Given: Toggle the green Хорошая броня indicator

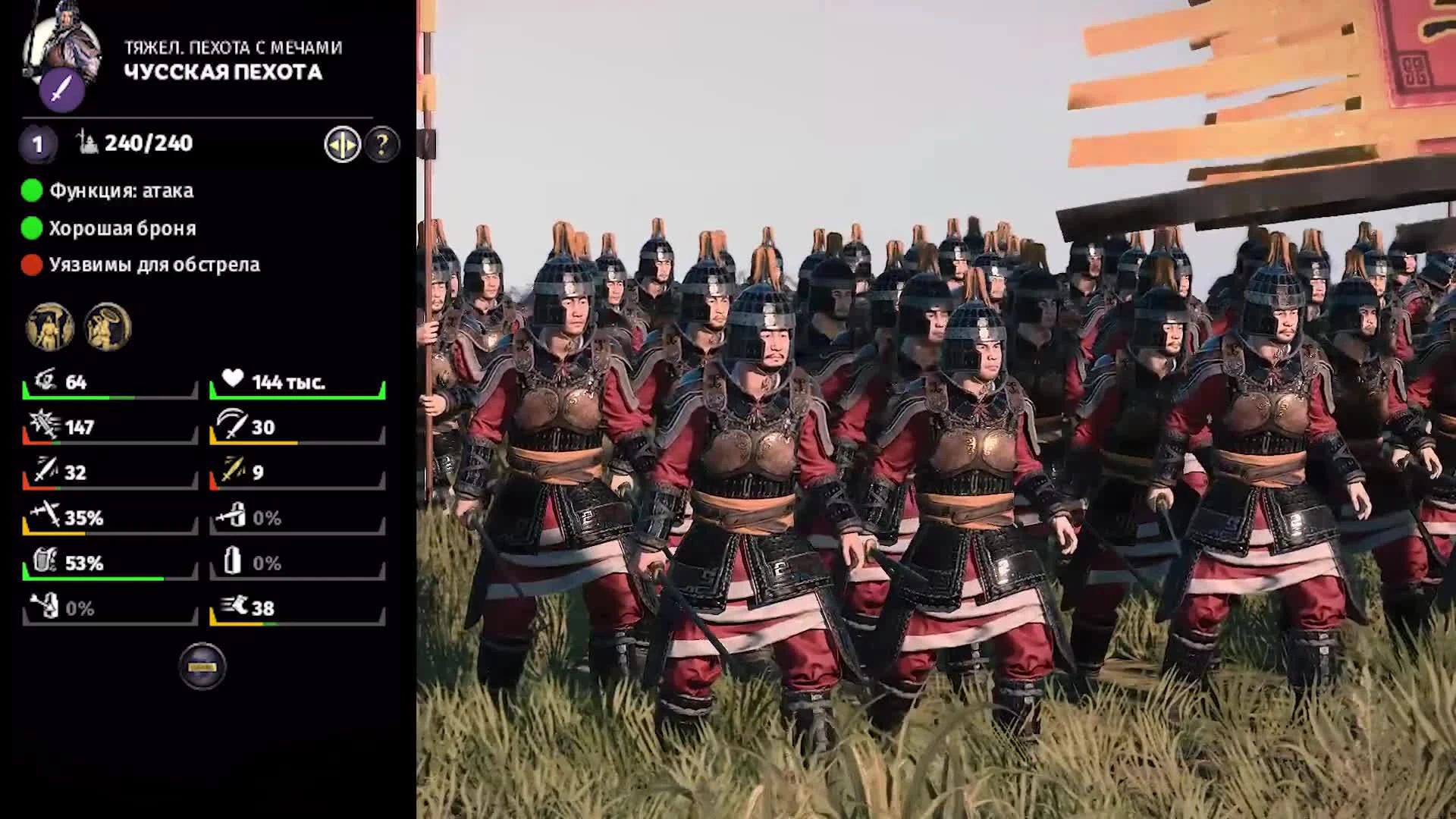Looking at the screenshot, I should (30, 227).
